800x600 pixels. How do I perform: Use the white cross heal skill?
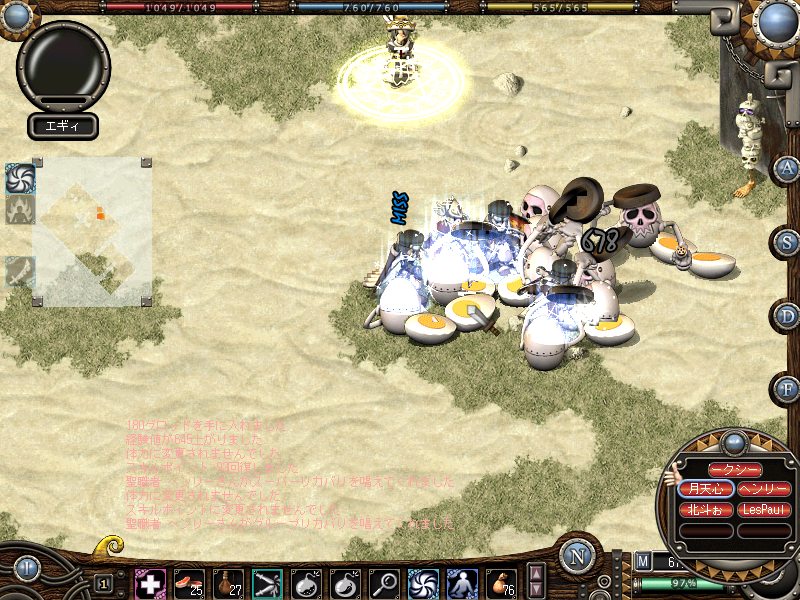click(150, 583)
